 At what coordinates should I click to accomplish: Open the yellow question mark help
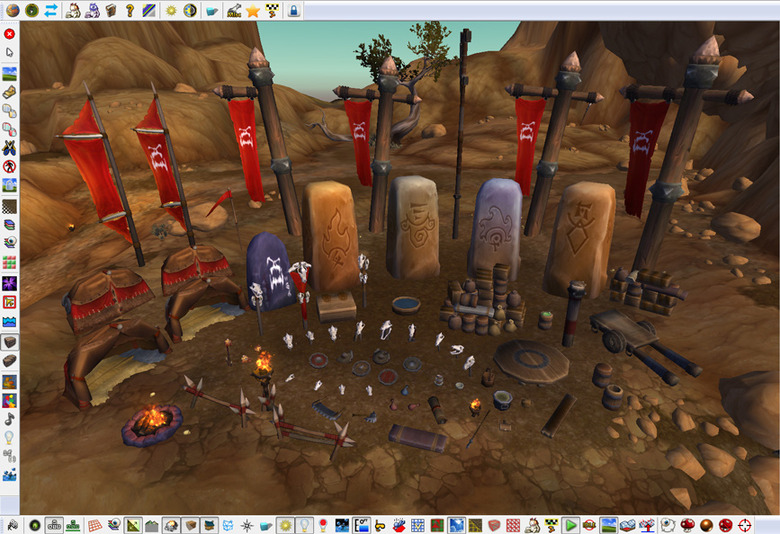point(129,10)
